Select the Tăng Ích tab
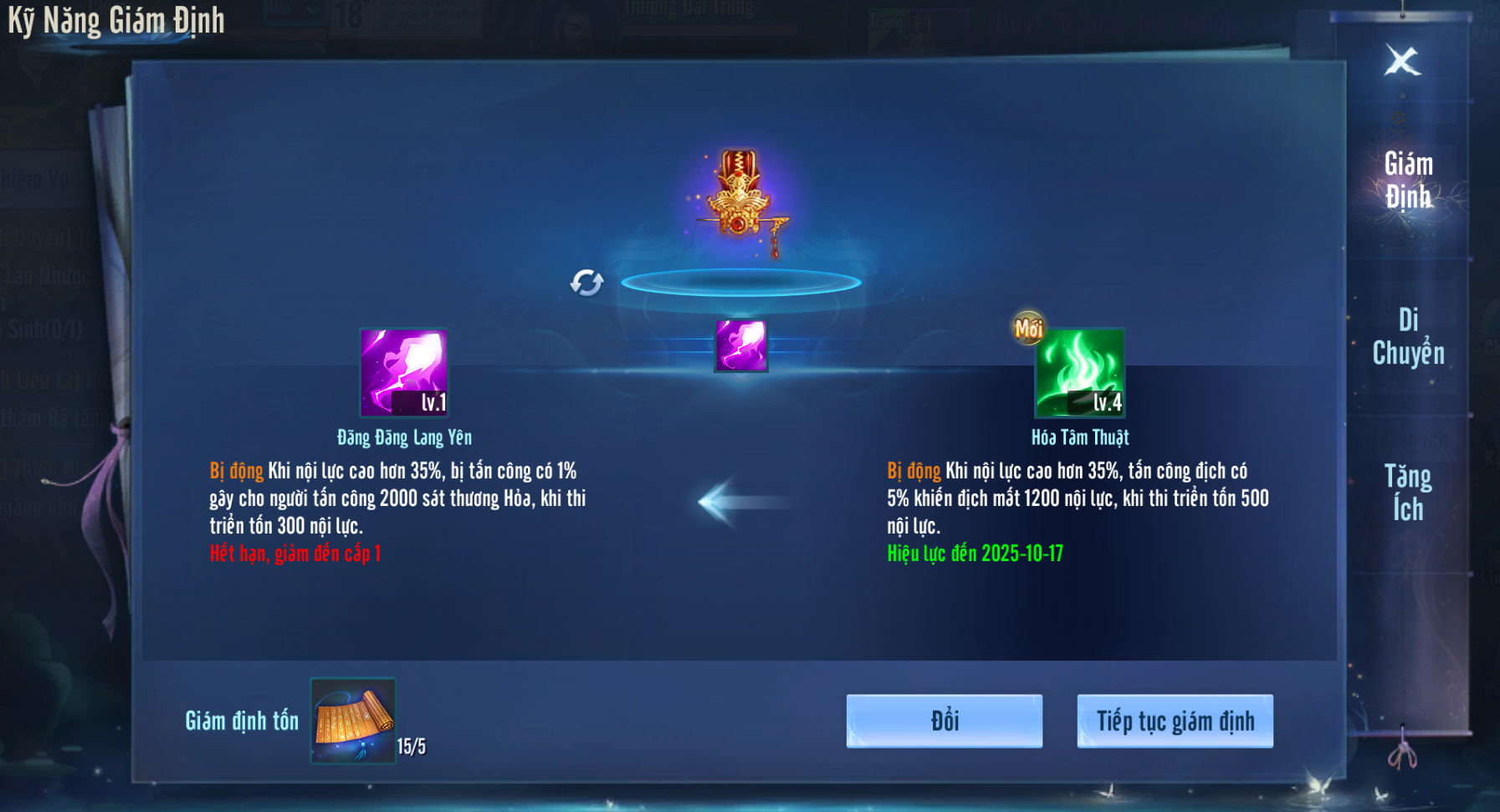 [x=1408, y=493]
